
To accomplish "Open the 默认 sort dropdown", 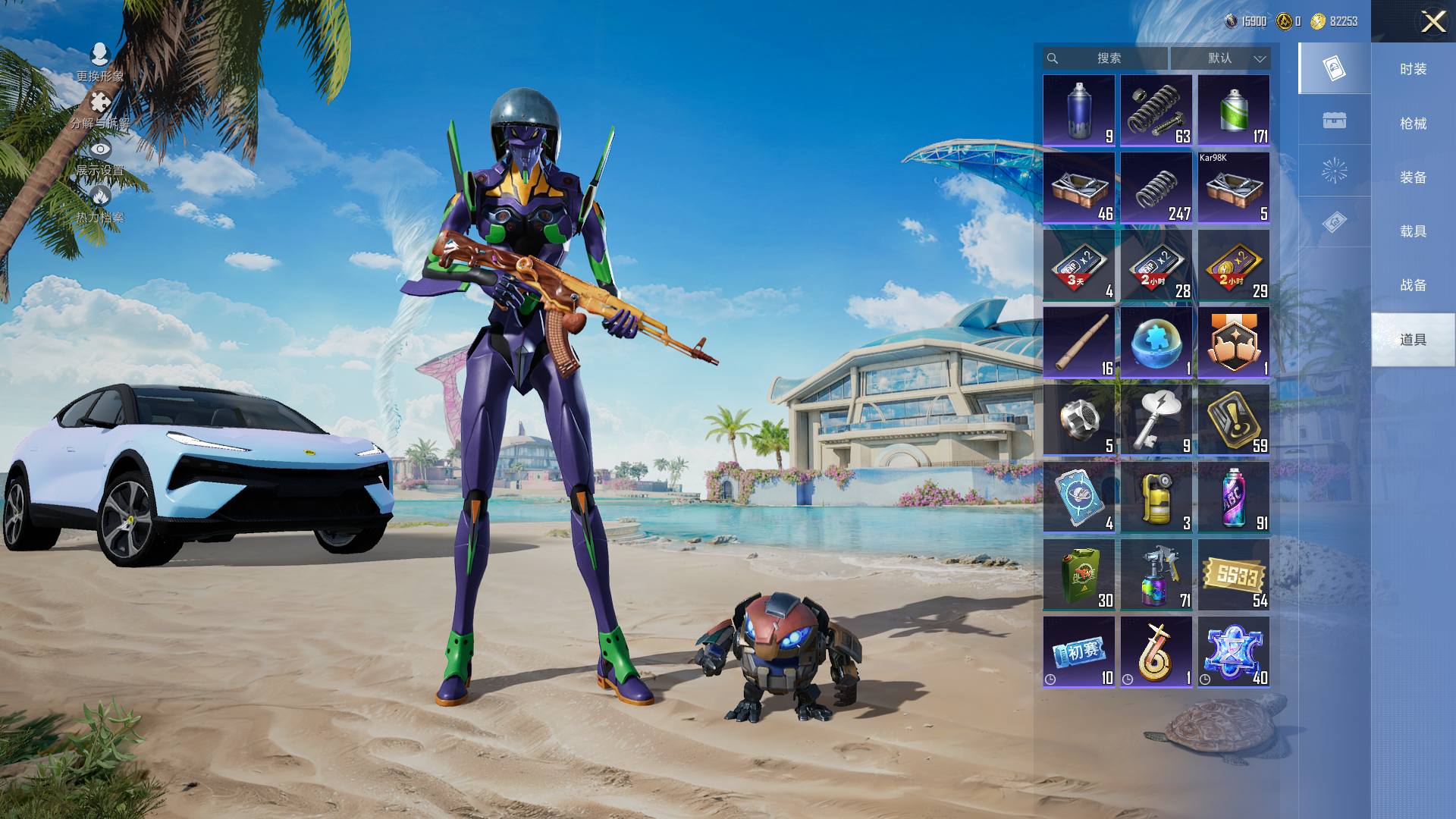I will (1220, 58).
